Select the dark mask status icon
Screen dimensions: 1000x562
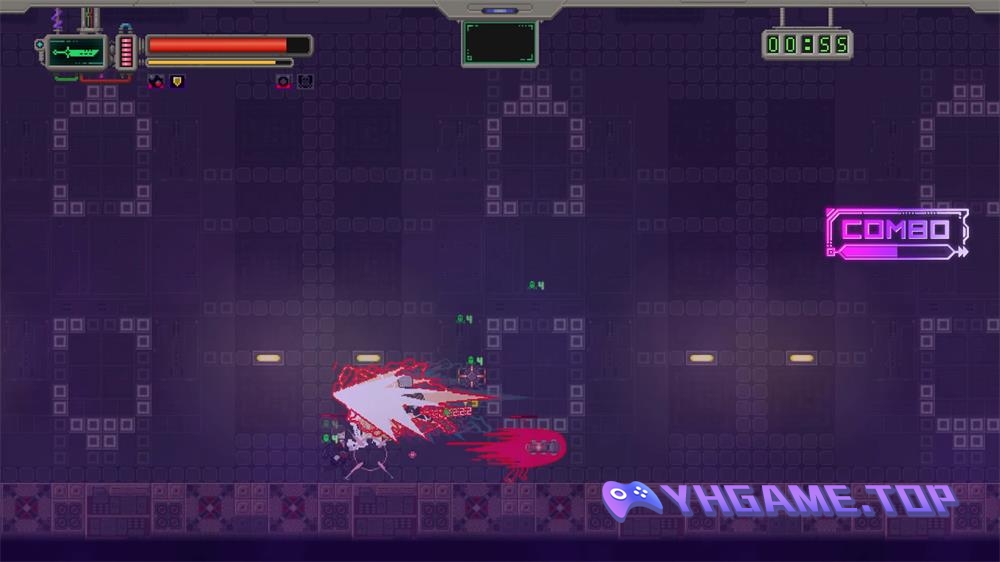pyautogui.click(x=305, y=82)
